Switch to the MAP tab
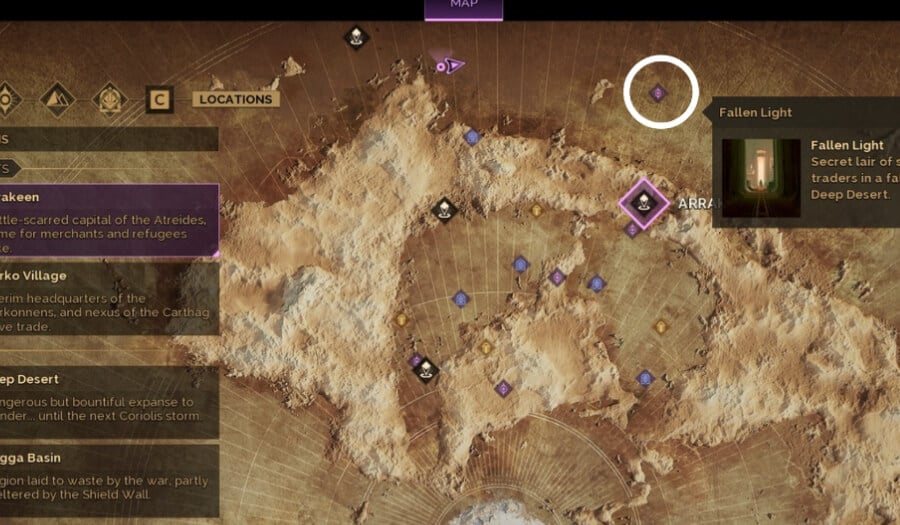 (463, 7)
